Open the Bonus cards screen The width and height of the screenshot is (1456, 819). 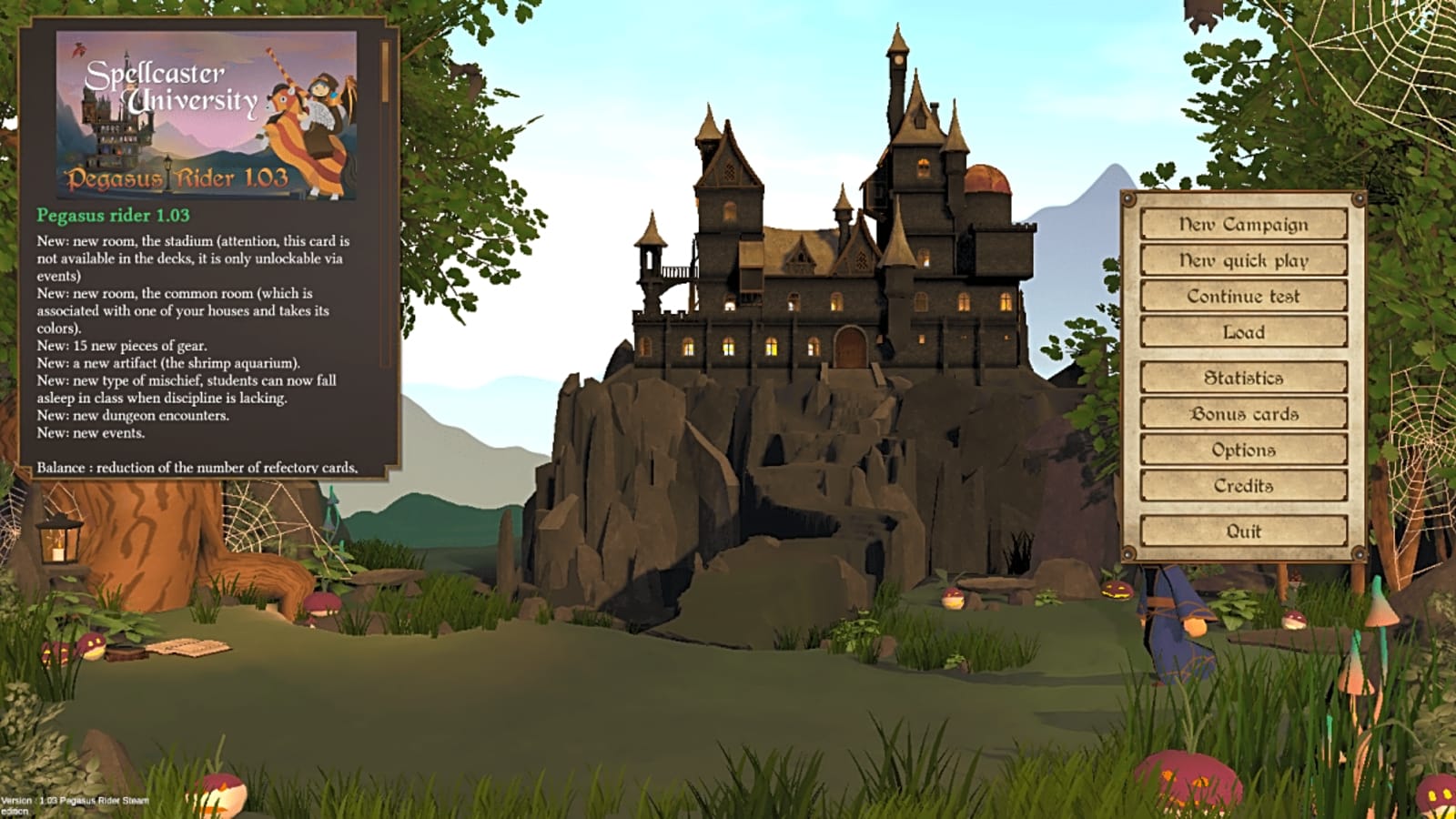[x=1242, y=413]
